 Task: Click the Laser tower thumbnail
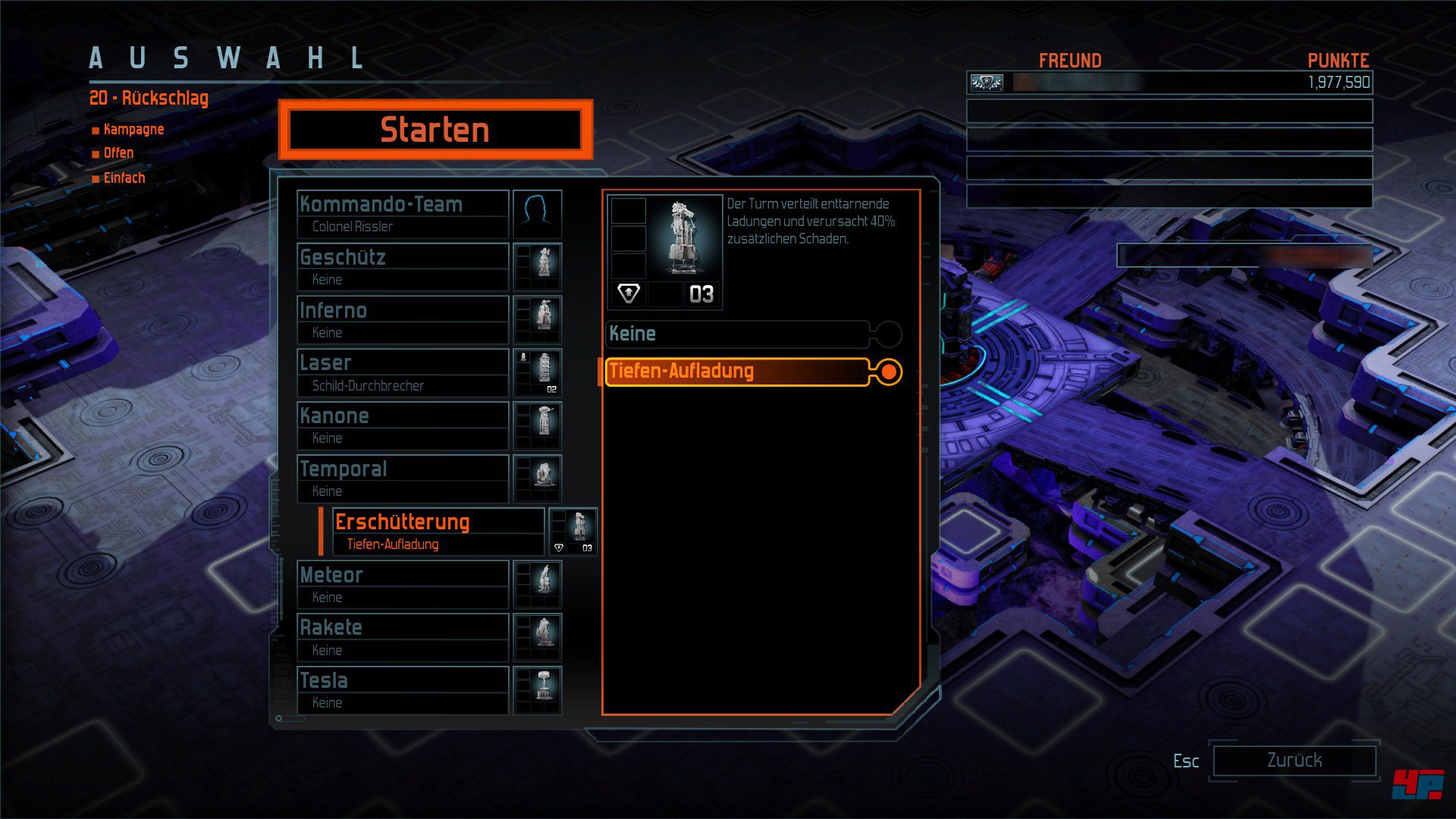point(538,373)
